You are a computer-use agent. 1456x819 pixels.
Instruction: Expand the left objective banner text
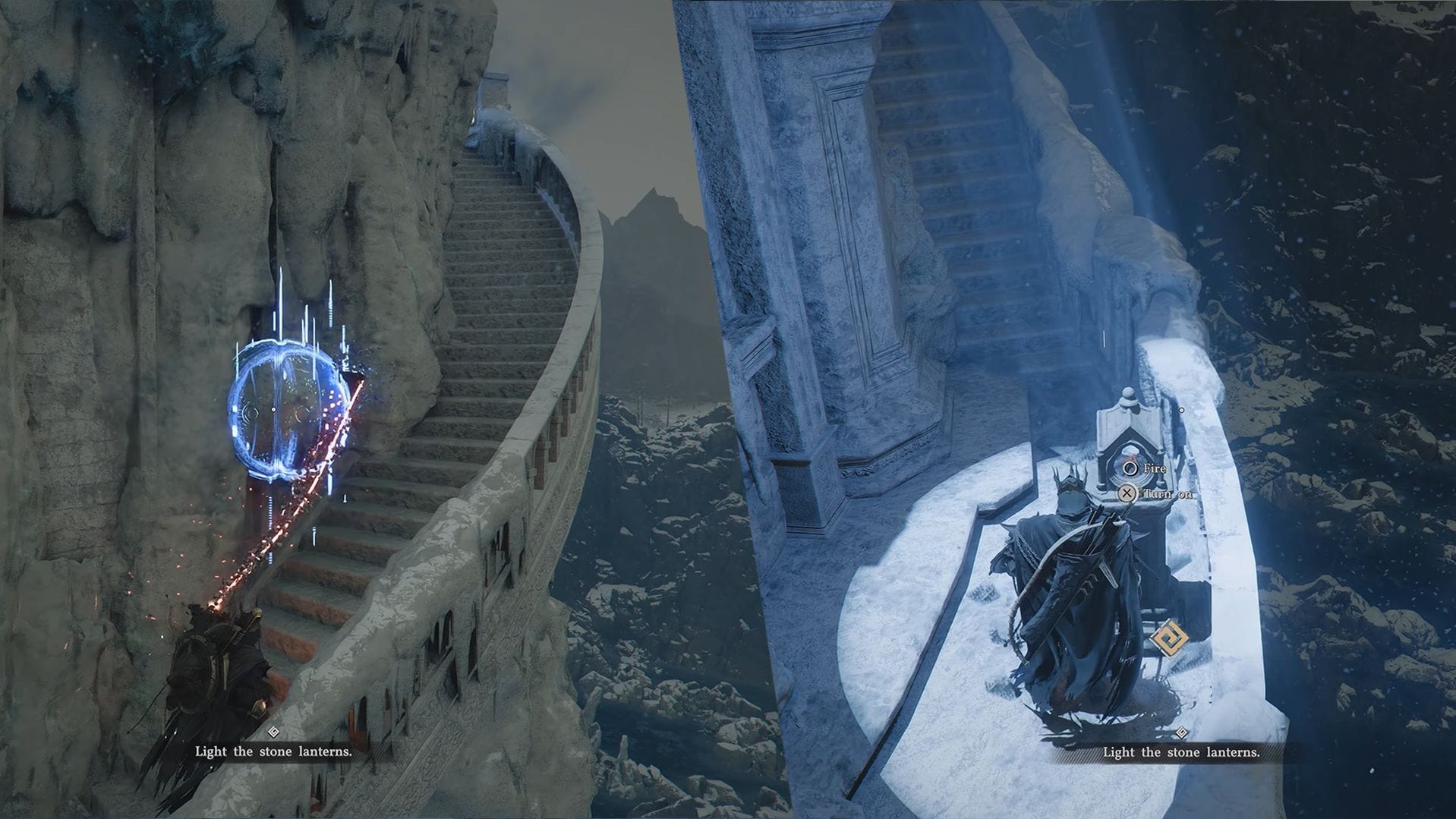click(x=273, y=753)
